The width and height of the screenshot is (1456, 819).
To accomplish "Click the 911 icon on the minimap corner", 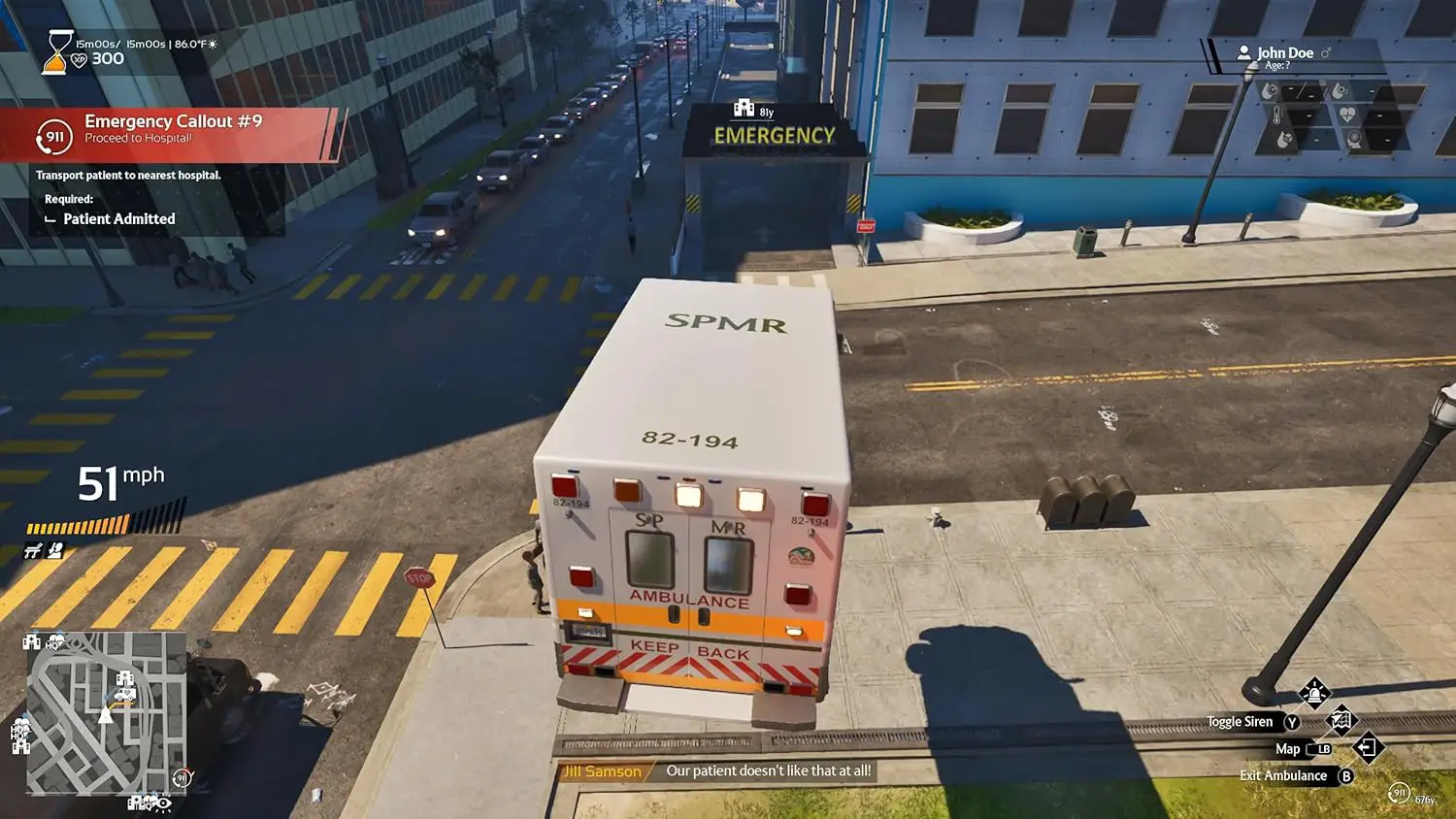I will pyautogui.click(x=181, y=777).
